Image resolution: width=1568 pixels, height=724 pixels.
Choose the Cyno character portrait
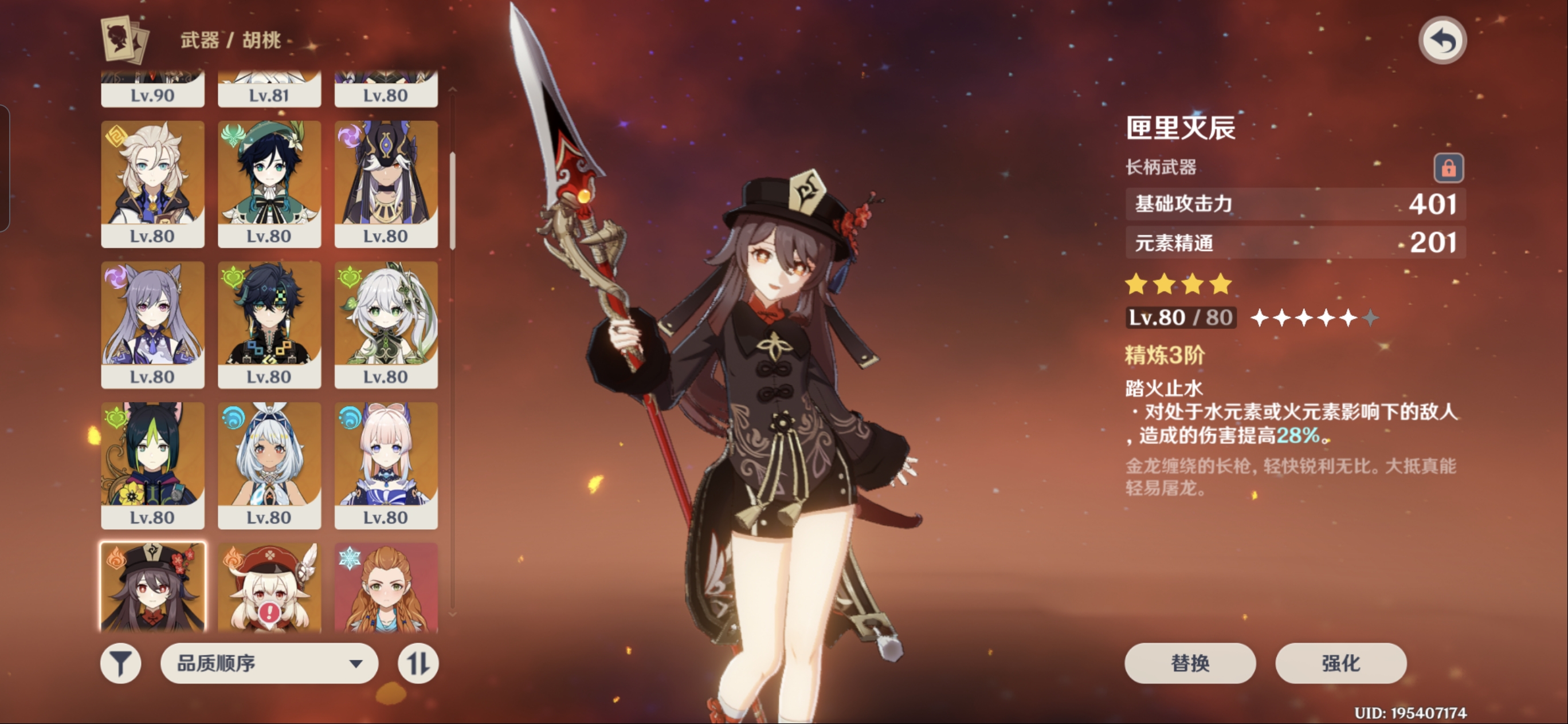coord(386,183)
